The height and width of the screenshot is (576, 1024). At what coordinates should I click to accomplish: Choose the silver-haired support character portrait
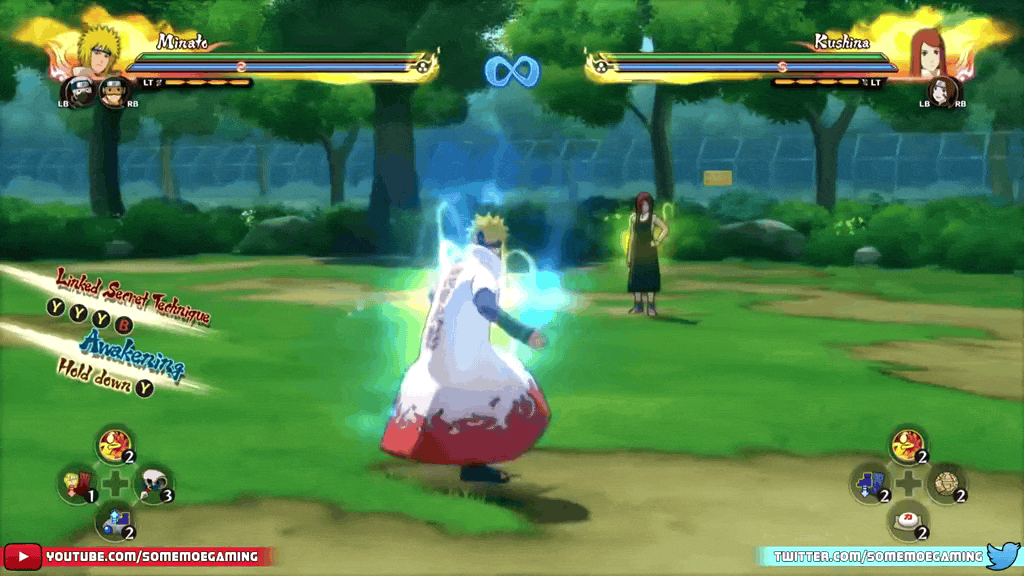(80, 92)
